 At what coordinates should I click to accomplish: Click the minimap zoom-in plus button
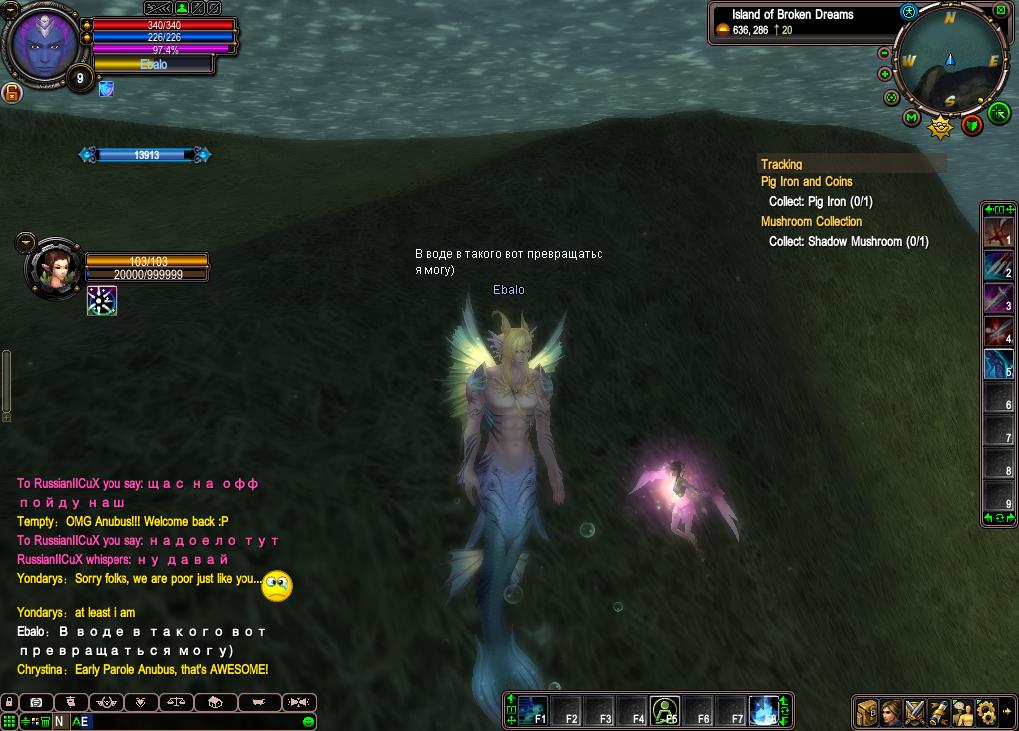(x=884, y=74)
